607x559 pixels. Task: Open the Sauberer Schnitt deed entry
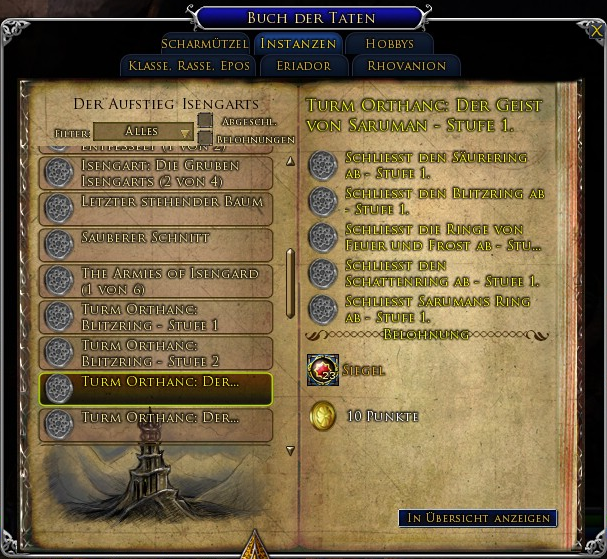[x=155, y=244]
